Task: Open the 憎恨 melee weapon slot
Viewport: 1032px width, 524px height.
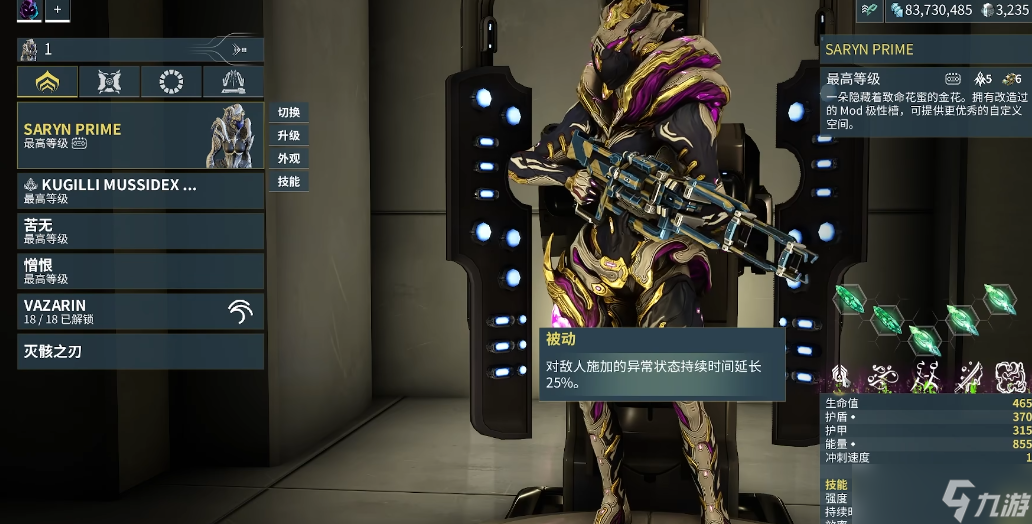Action: tap(140, 271)
